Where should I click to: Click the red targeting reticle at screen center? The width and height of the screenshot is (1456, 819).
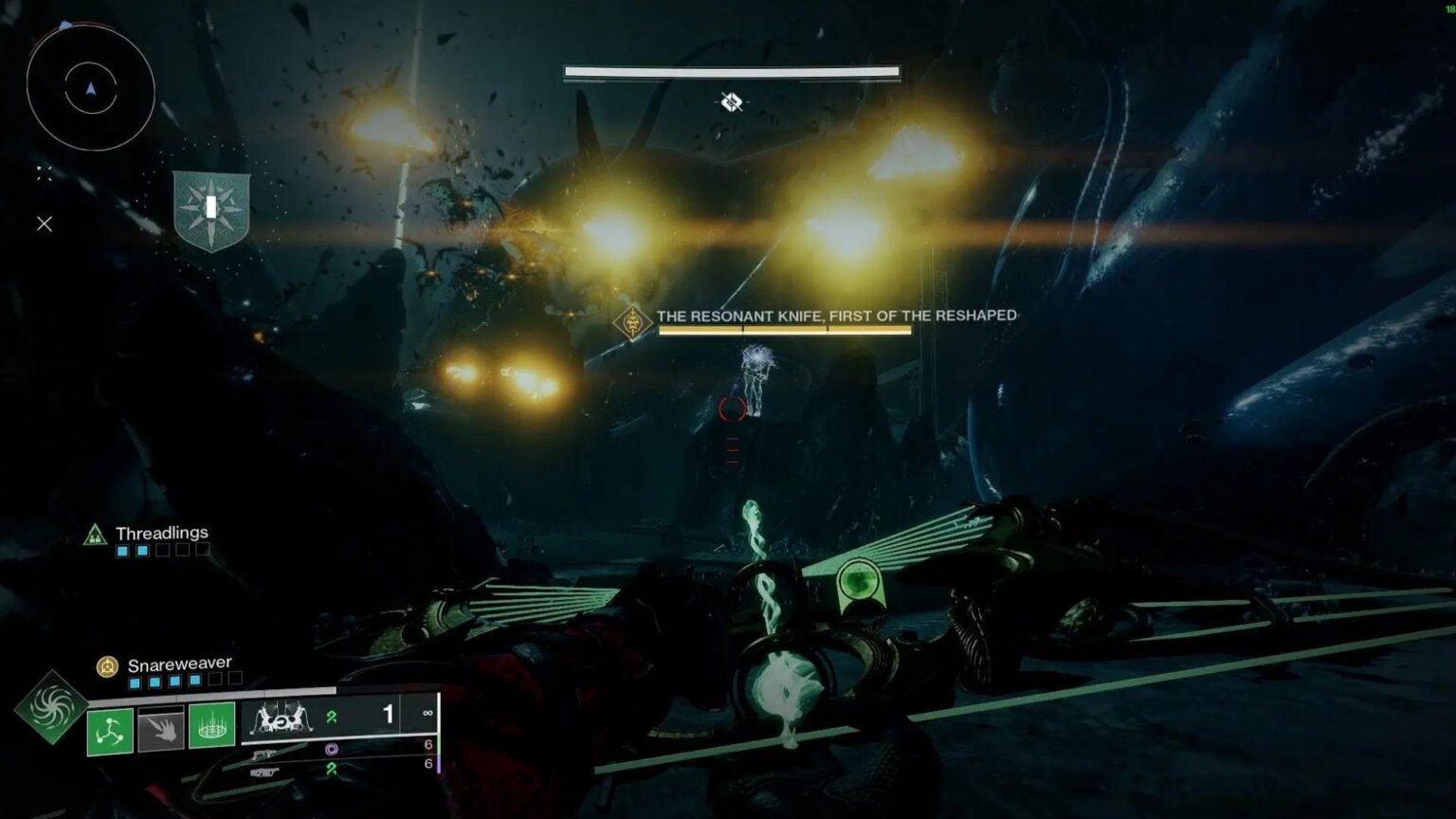point(730,410)
